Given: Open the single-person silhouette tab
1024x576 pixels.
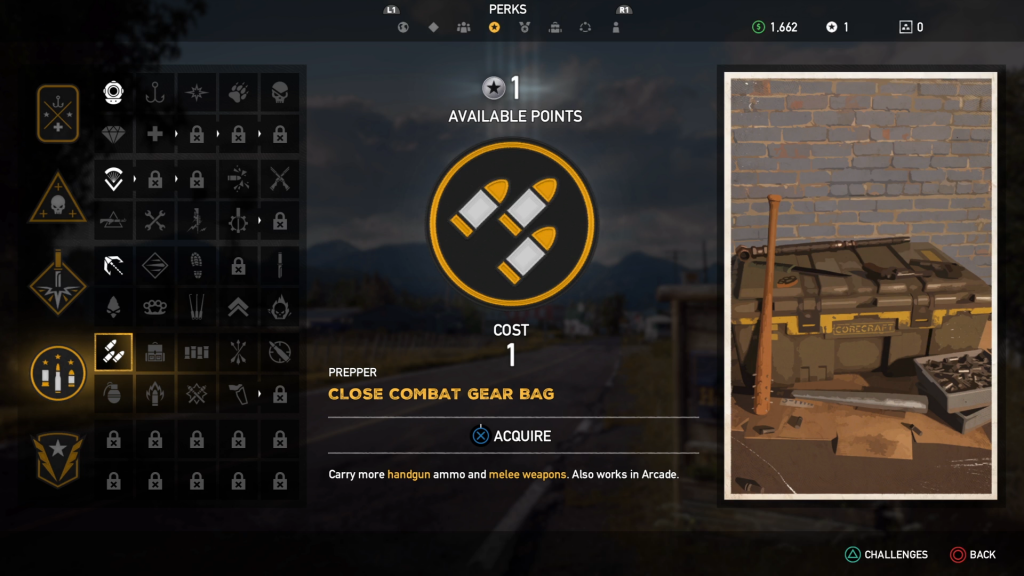Looking at the screenshot, I should point(616,27).
